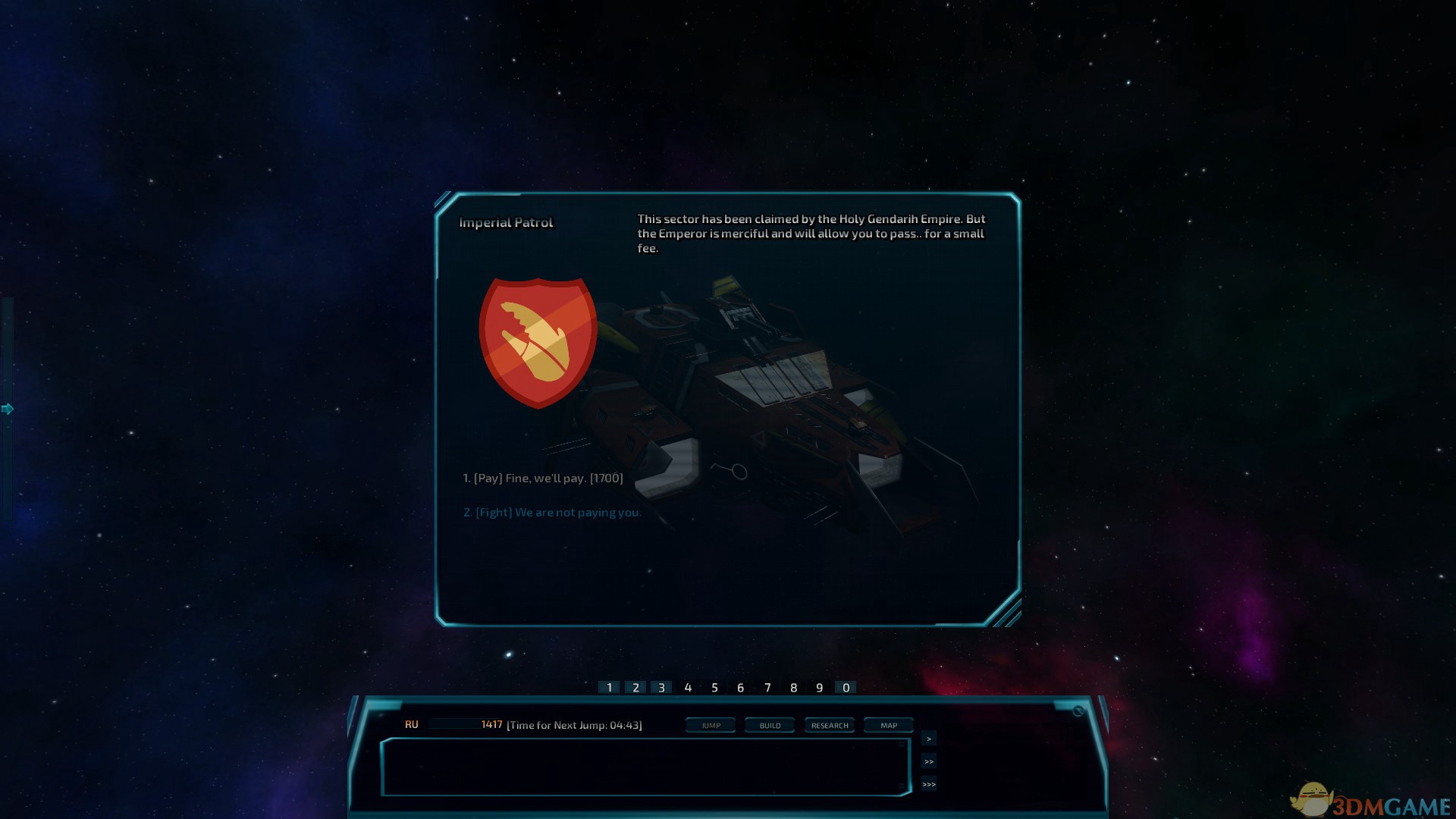Select fleet hotkey 8

click(x=792, y=687)
